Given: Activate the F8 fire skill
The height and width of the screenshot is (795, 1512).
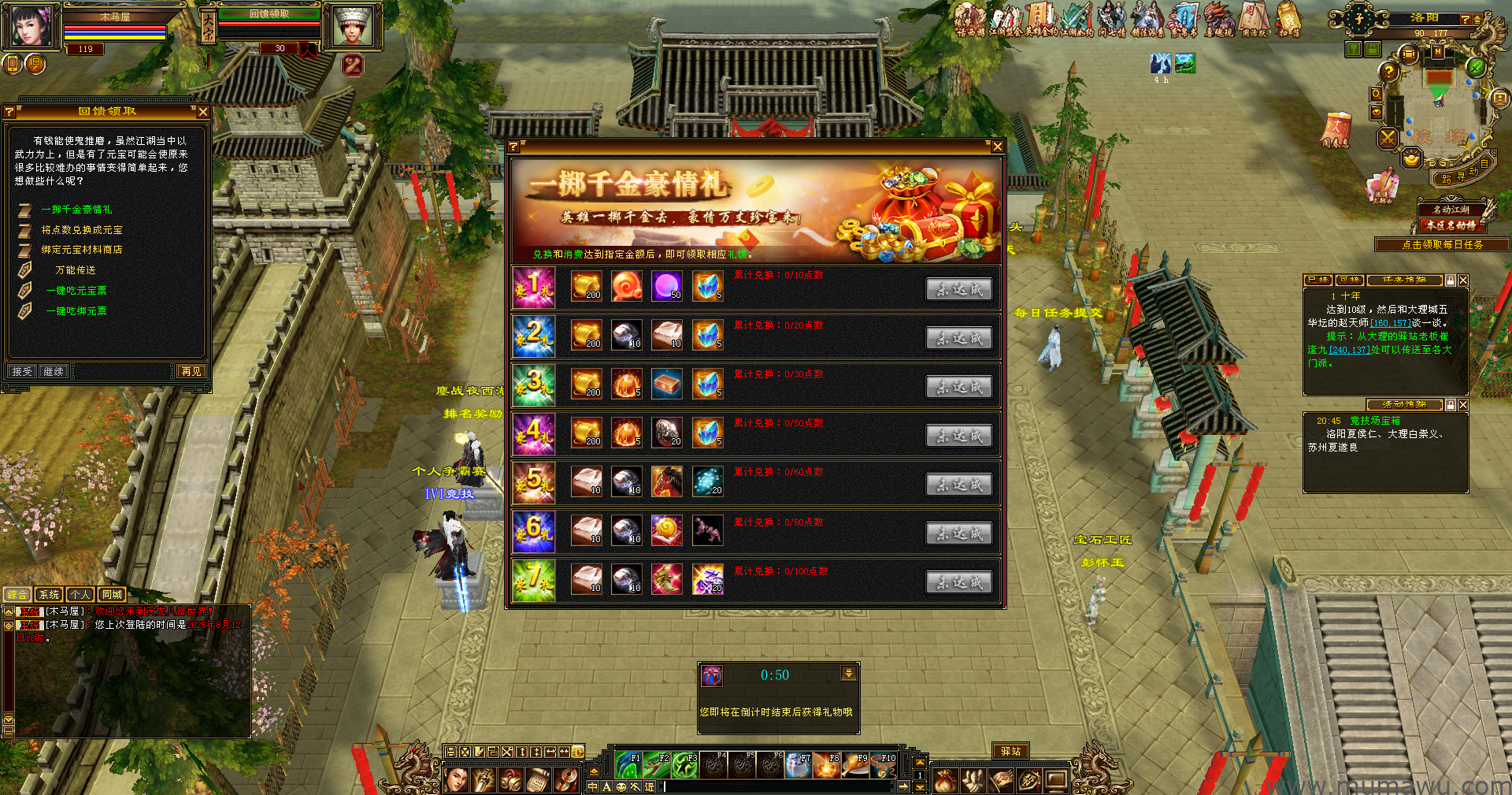Looking at the screenshot, I should click(x=827, y=765).
